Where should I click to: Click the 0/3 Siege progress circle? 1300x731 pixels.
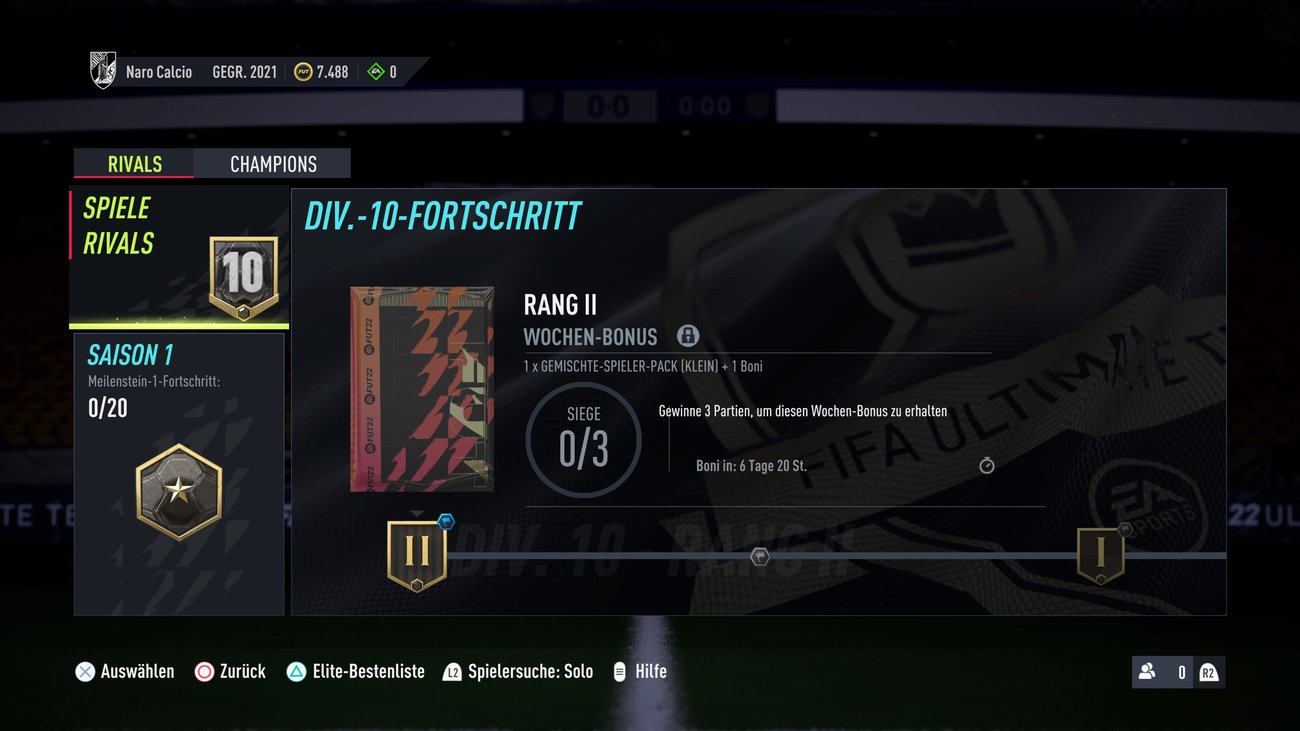pyautogui.click(x=583, y=437)
